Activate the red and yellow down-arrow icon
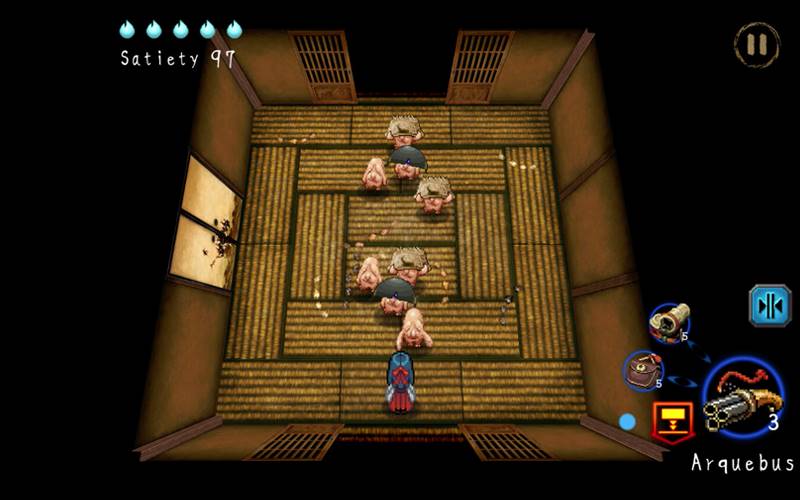The width and height of the screenshot is (800, 500). tap(672, 420)
